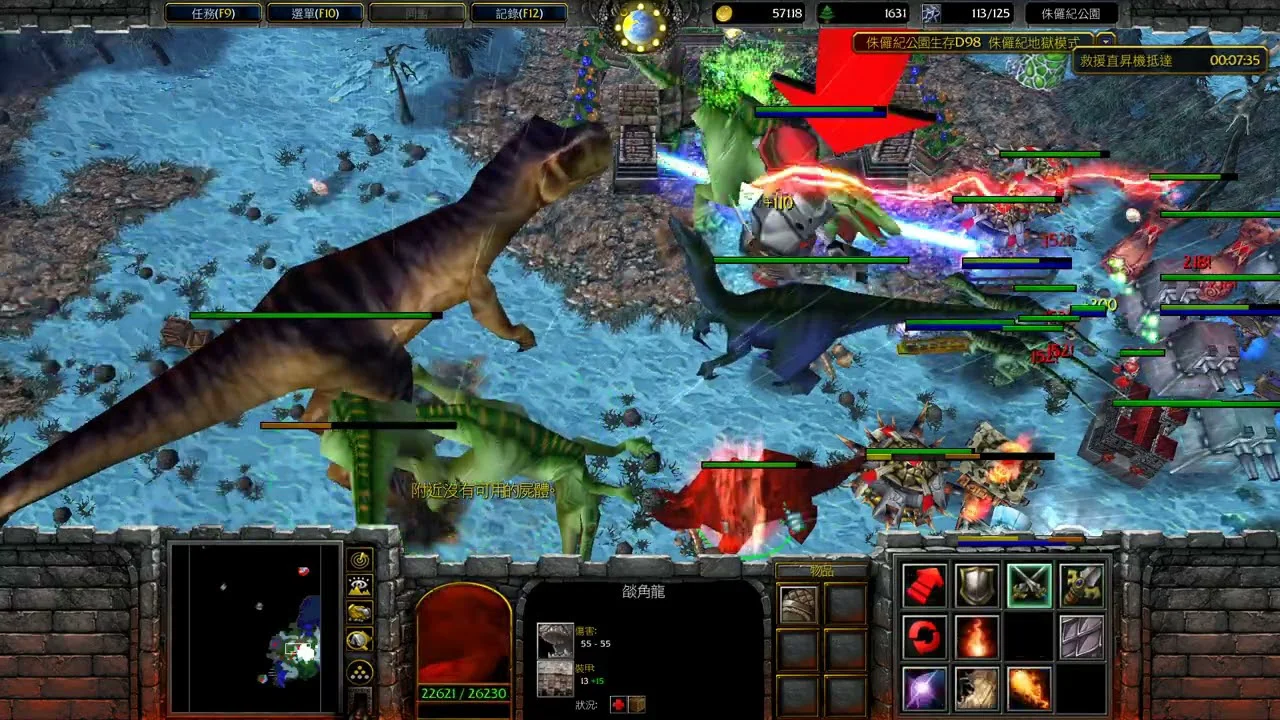
Task: Toggle minimap creep camp display button
Action: pos(360,641)
